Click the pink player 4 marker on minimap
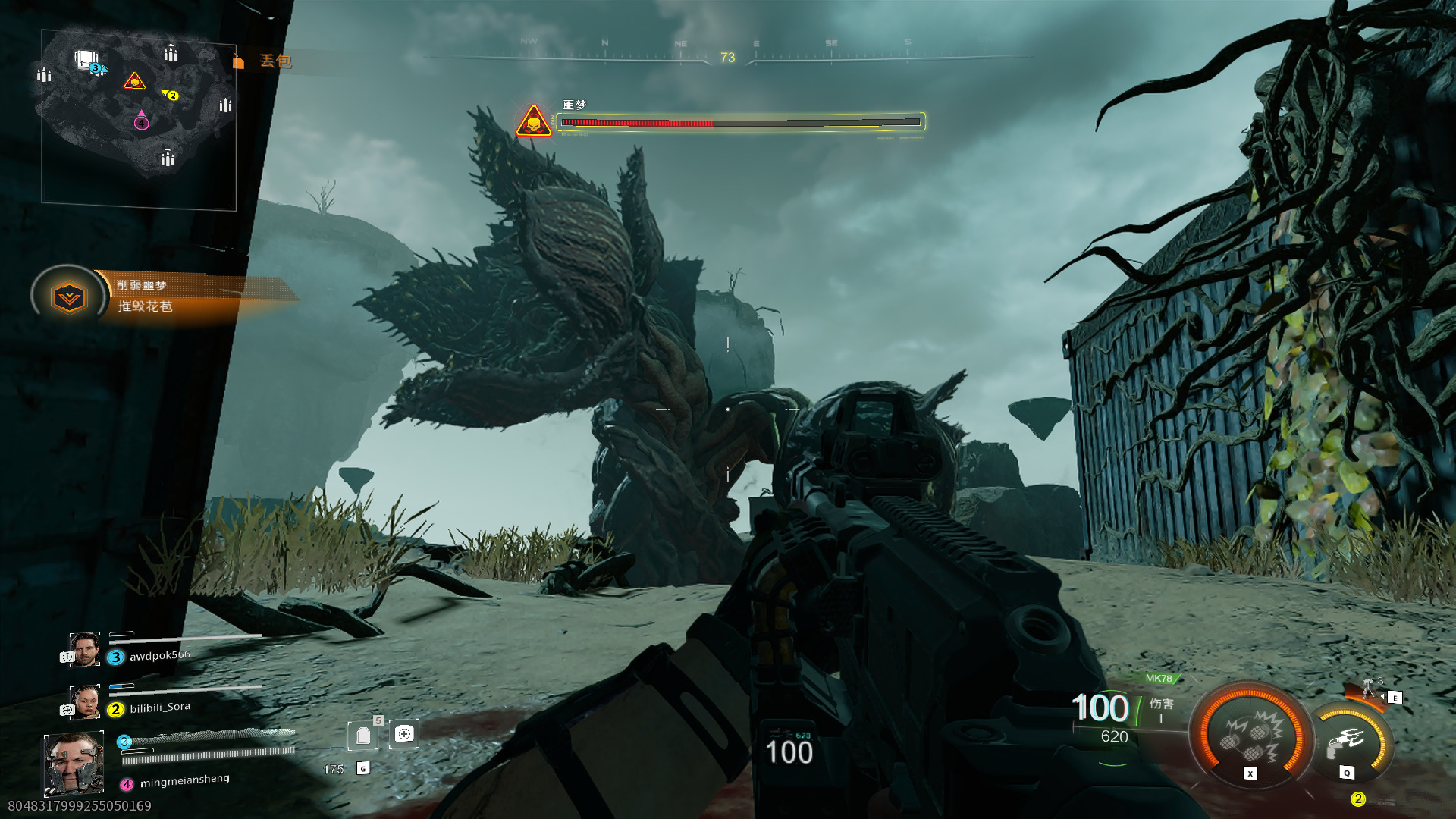This screenshot has width=1456, height=819. pos(142,121)
